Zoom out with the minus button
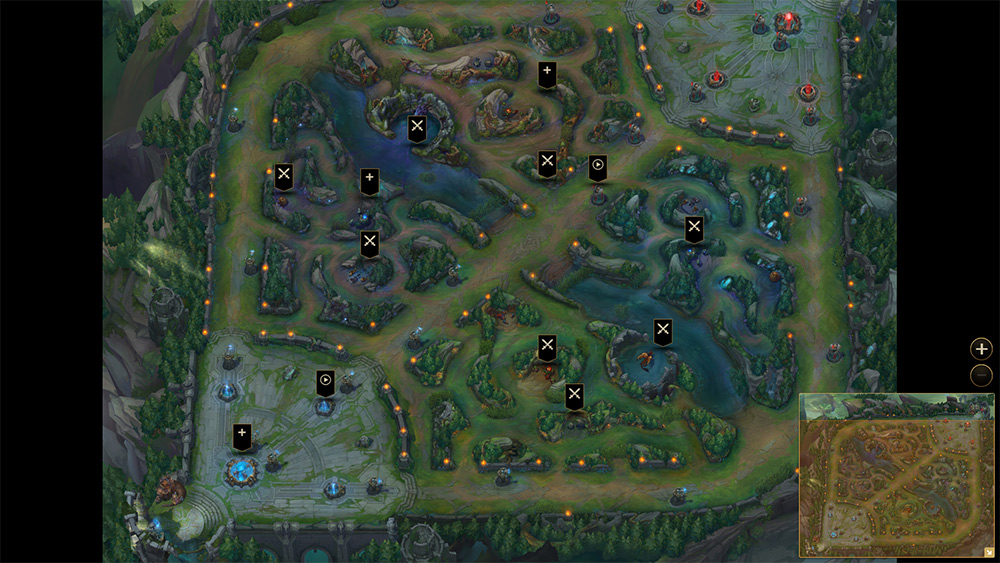This screenshot has width=1000, height=563. (x=982, y=376)
